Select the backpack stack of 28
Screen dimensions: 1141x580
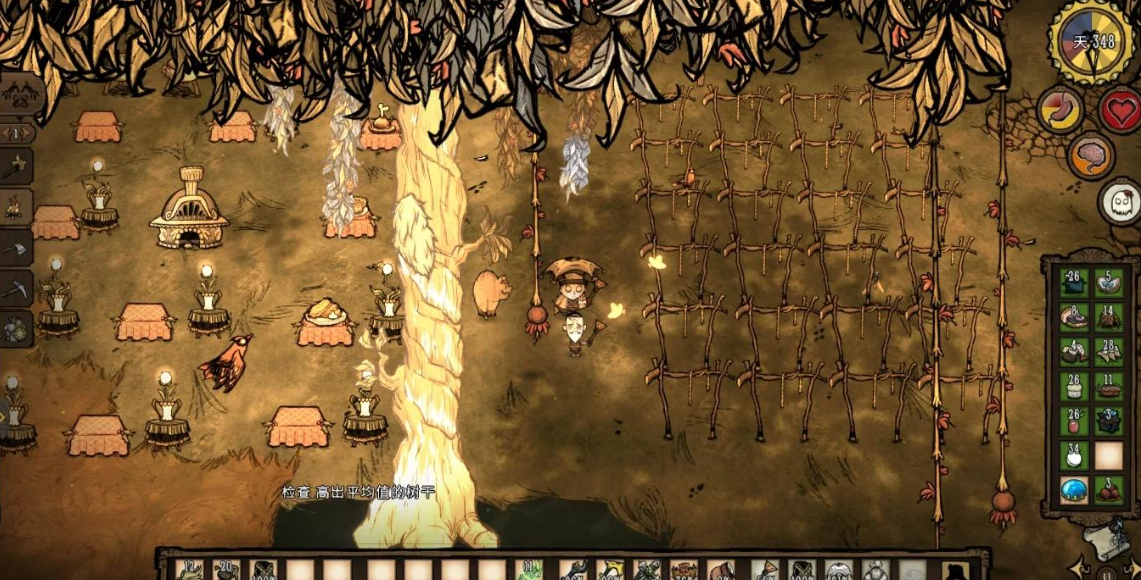point(1108,352)
